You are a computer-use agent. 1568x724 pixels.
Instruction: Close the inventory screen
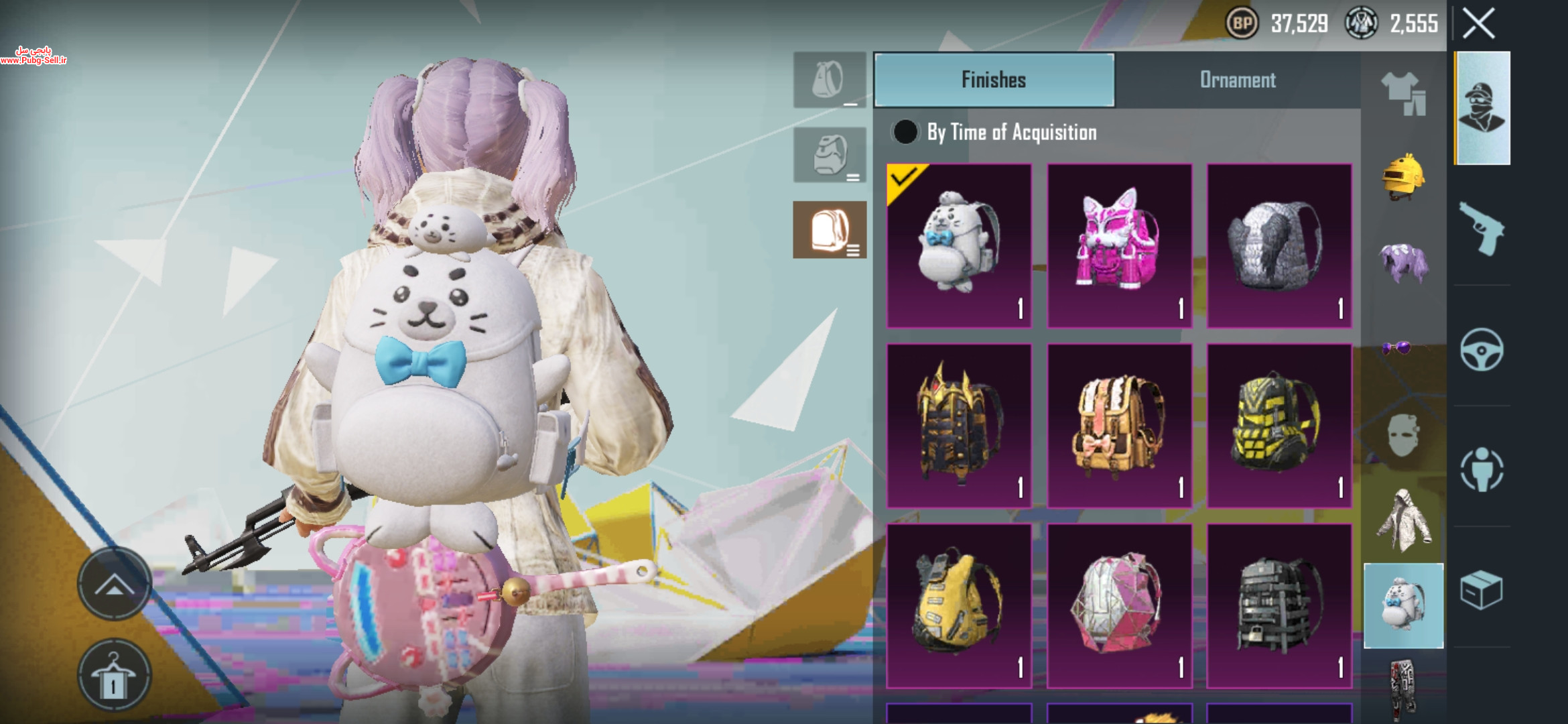[1478, 24]
